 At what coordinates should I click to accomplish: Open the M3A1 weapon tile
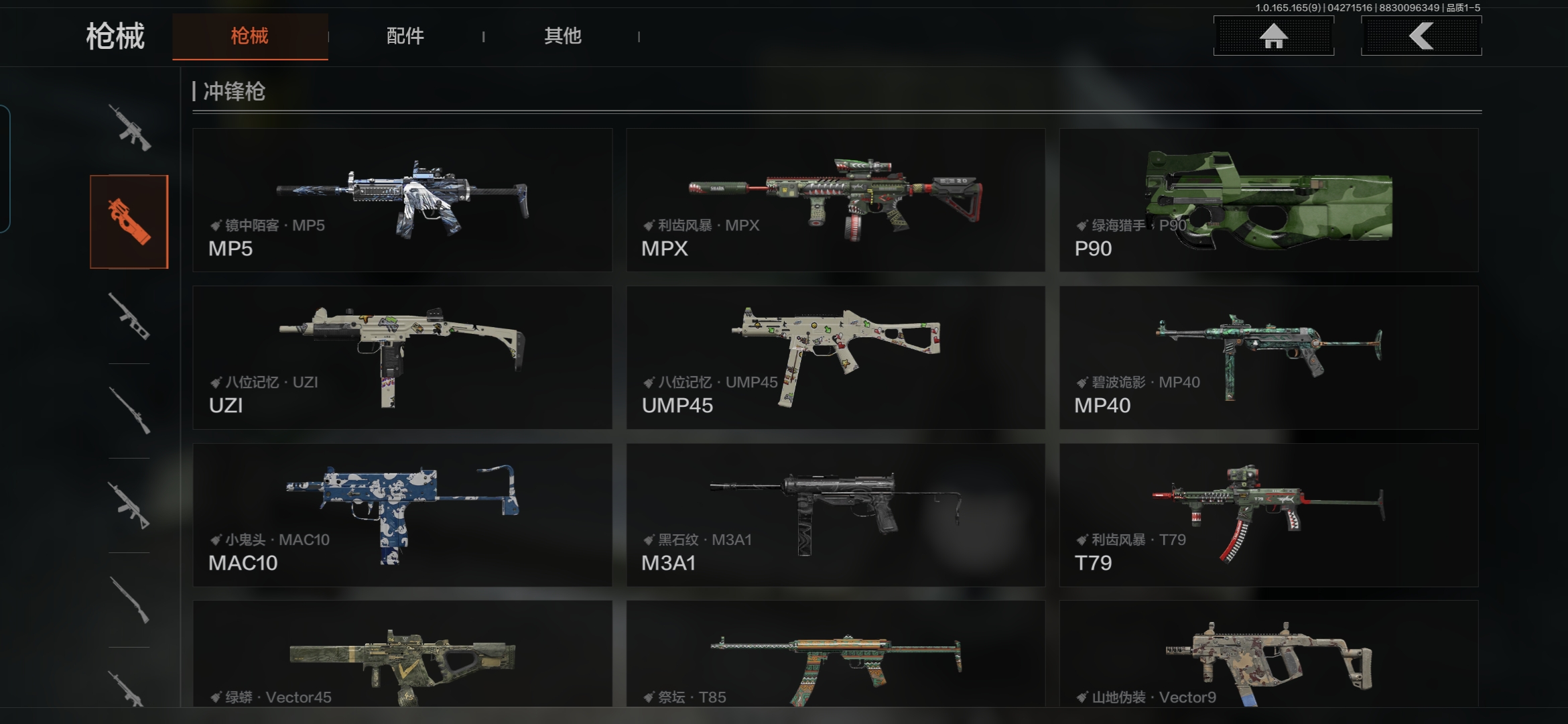pos(836,515)
